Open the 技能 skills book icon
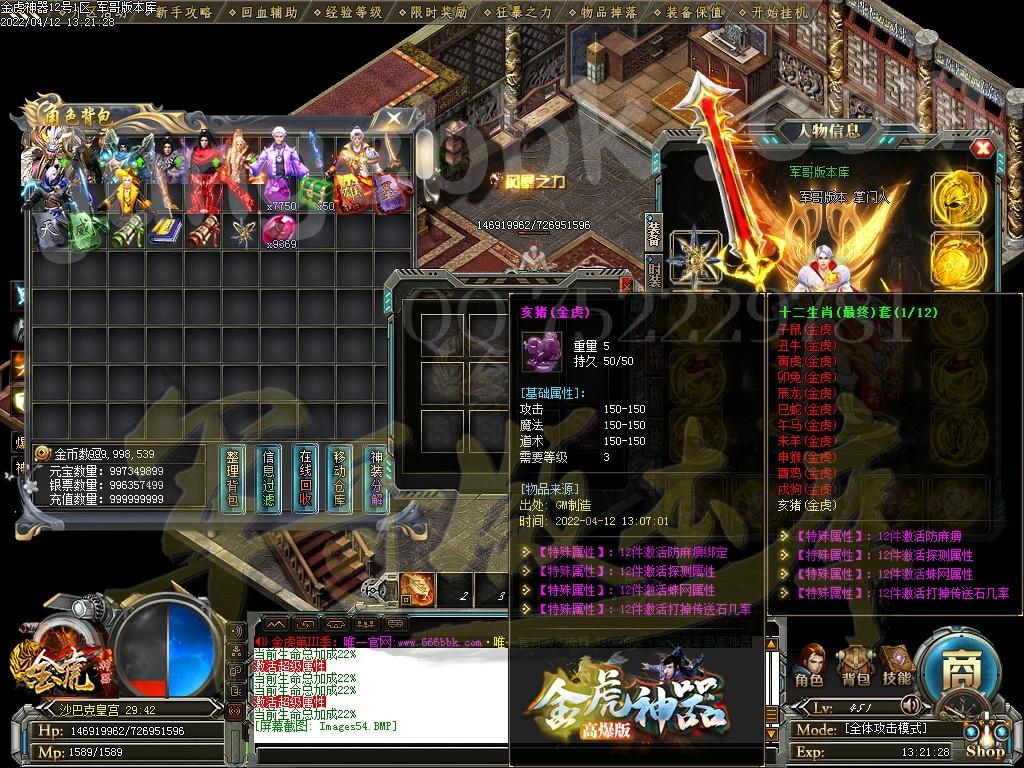Image resolution: width=1024 pixels, height=768 pixels. [x=896, y=663]
